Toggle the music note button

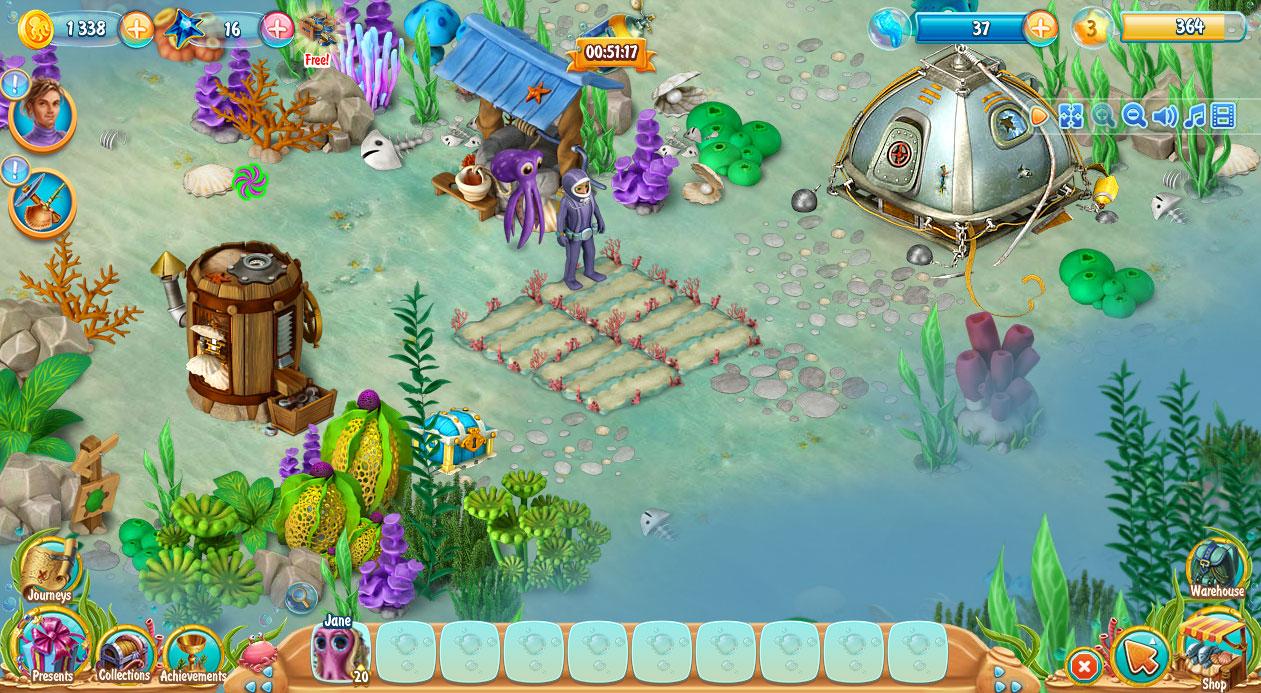coord(1194,116)
